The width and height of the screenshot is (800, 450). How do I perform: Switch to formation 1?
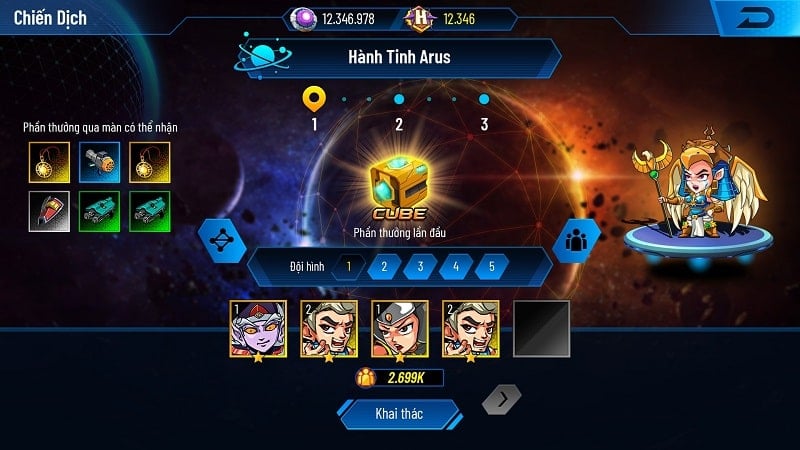[x=349, y=267]
